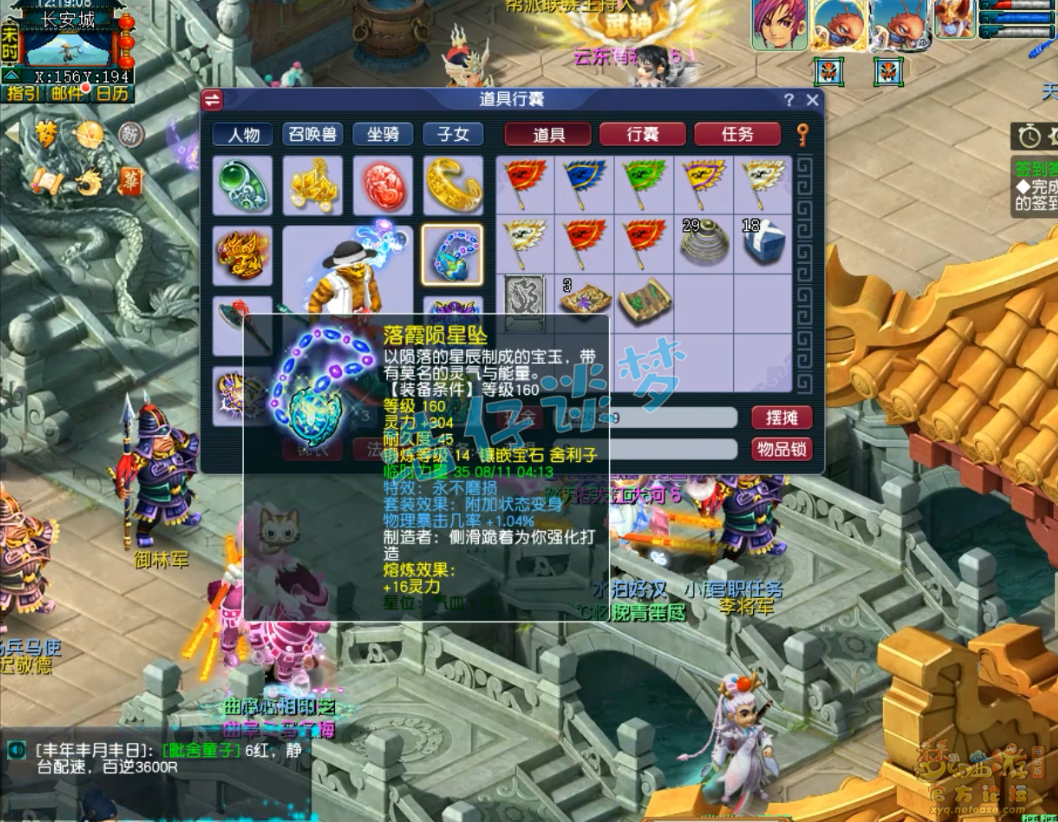1058x822 pixels.
Task: Switch to the 召唤兽 summon tab
Action: [312, 135]
